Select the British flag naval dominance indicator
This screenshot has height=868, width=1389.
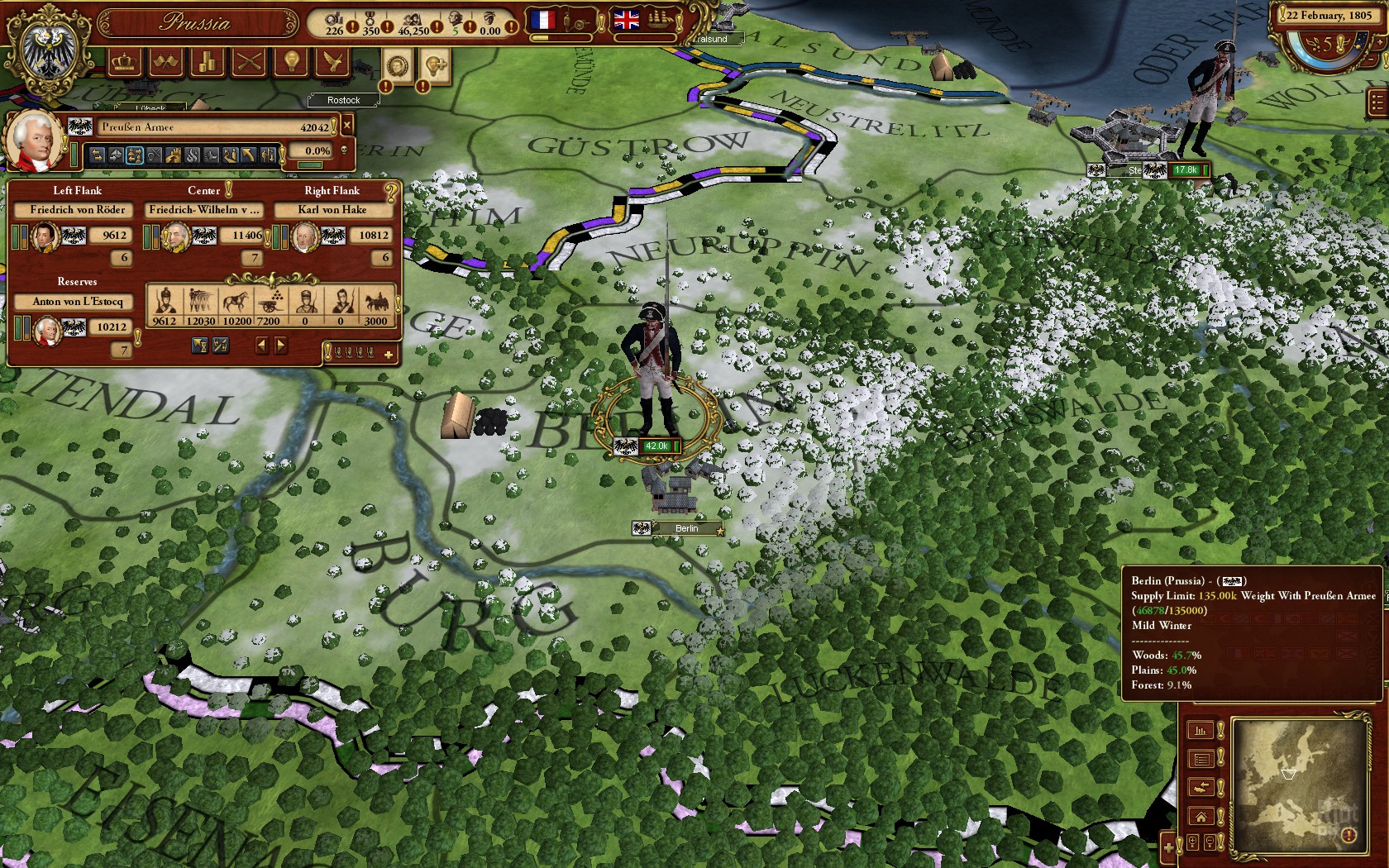[x=626, y=20]
